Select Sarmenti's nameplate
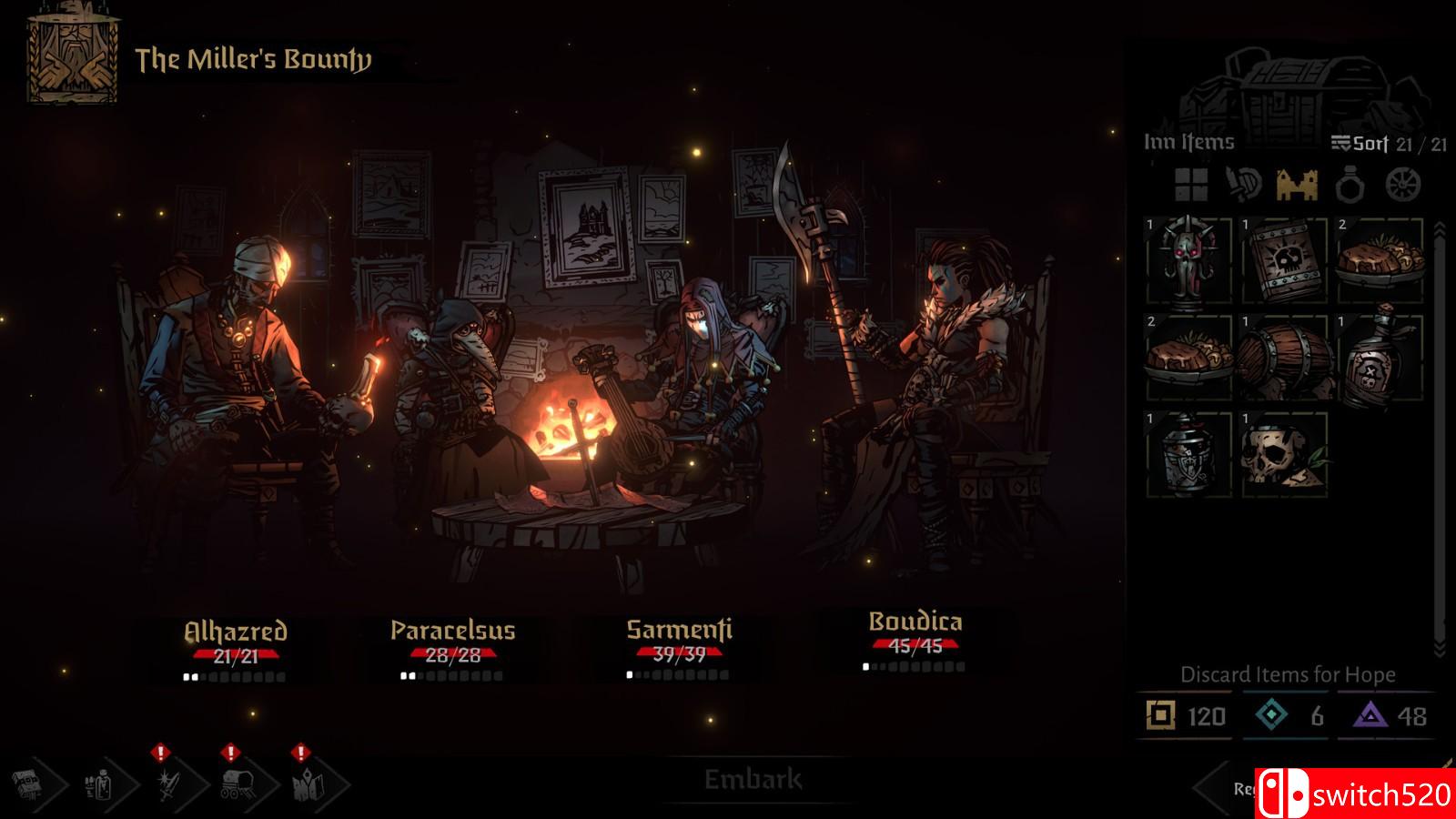This screenshot has width=1456, height=819. tap(679, 630)
